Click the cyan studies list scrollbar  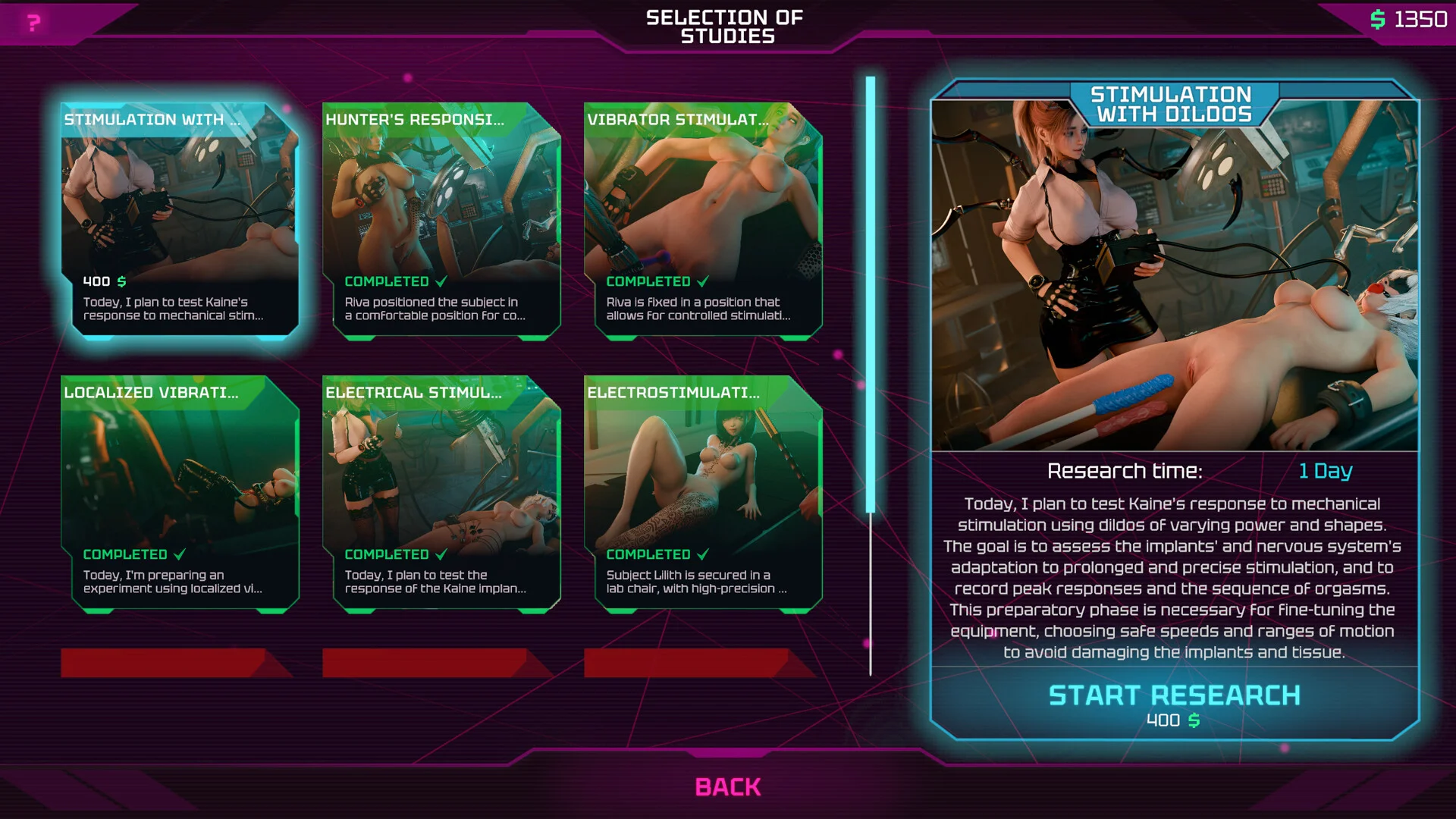(871, 294)
